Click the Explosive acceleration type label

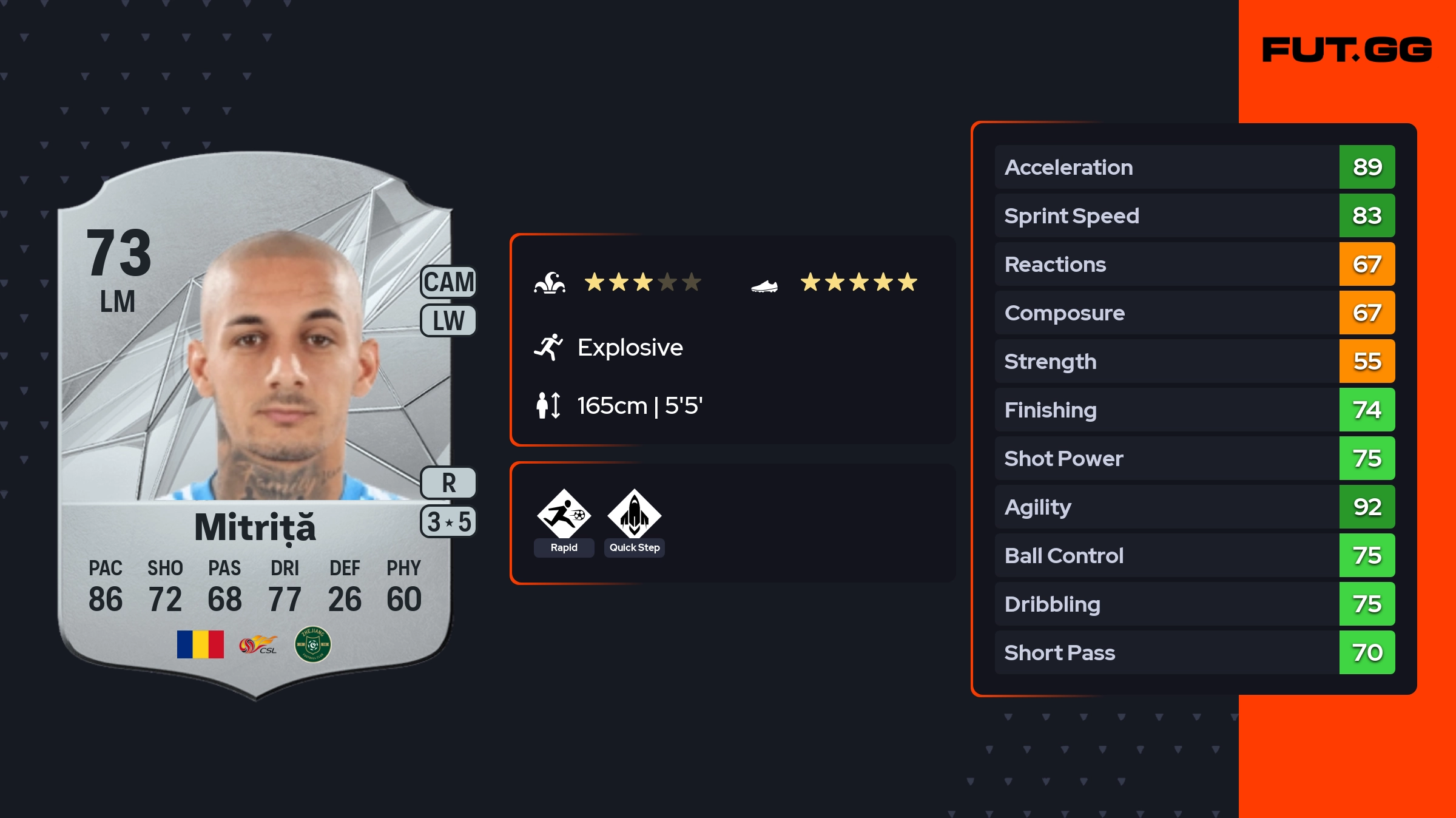point(630,348)
